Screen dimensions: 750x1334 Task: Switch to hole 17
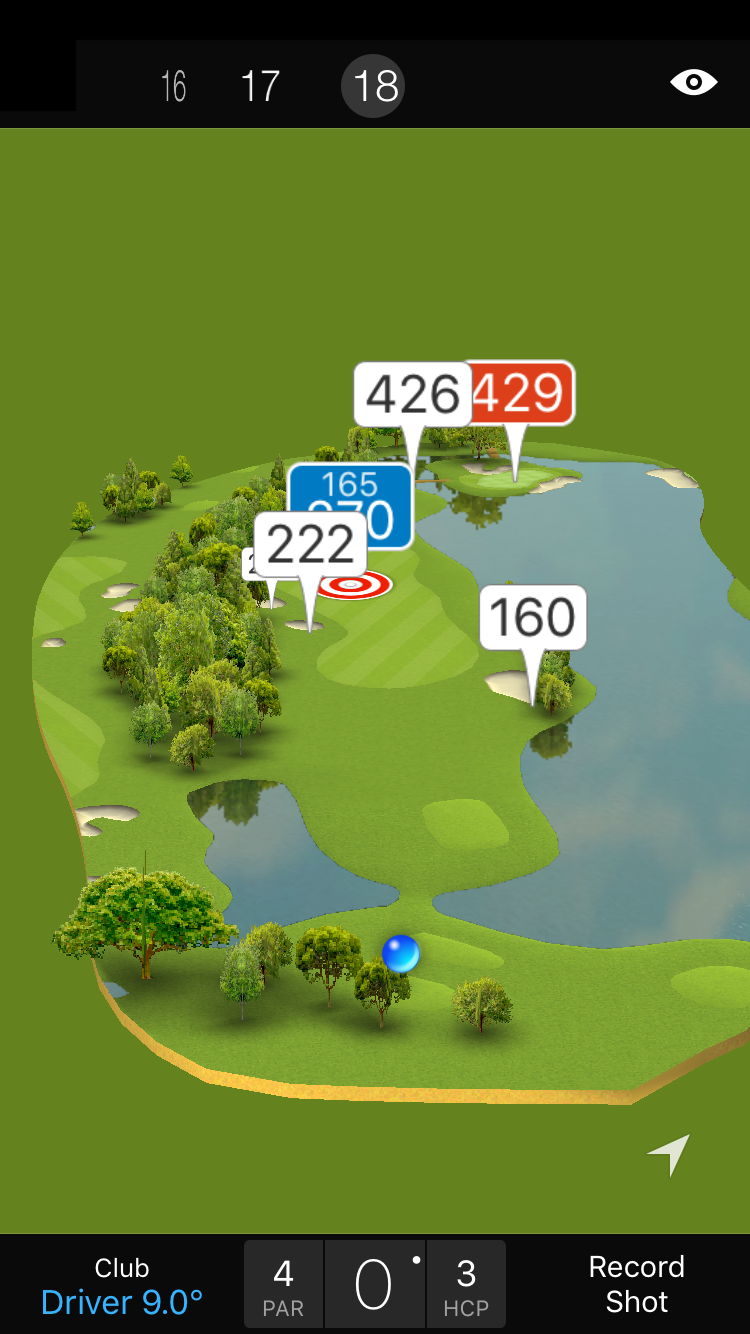tap(260, 87)
